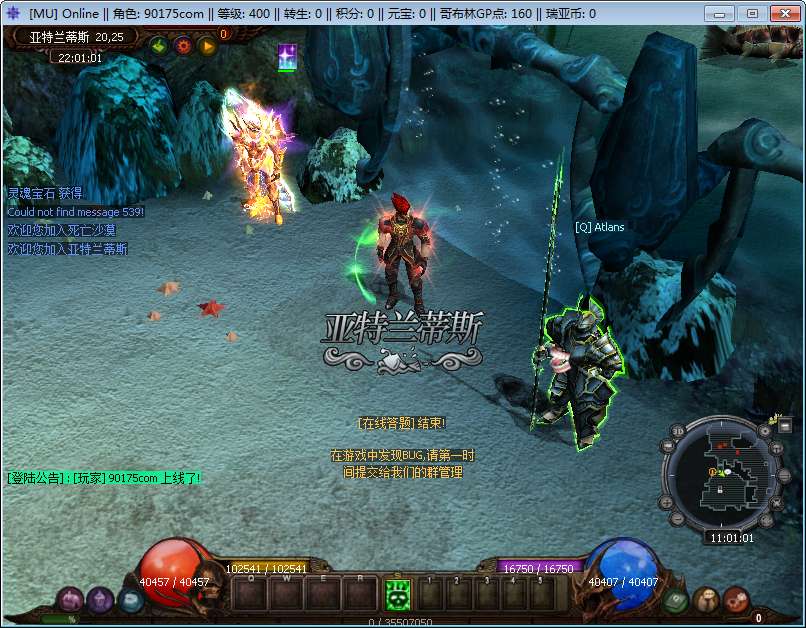Open the red gear settings button
The width and height of the screenshot is (806, 628).
pos(183,45)
